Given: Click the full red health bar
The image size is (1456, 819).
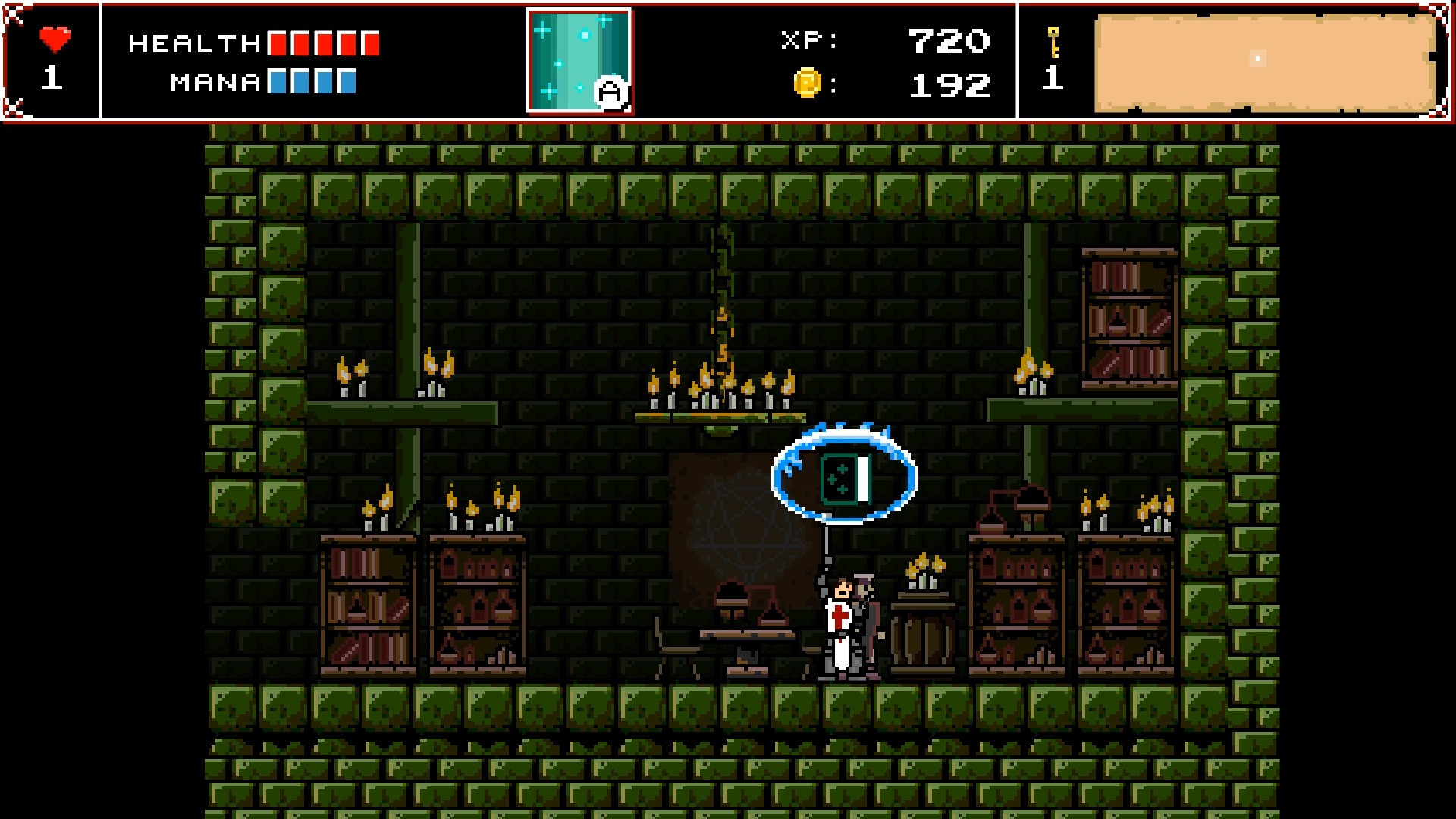Looking at the screenshot, I should (322, 44).
